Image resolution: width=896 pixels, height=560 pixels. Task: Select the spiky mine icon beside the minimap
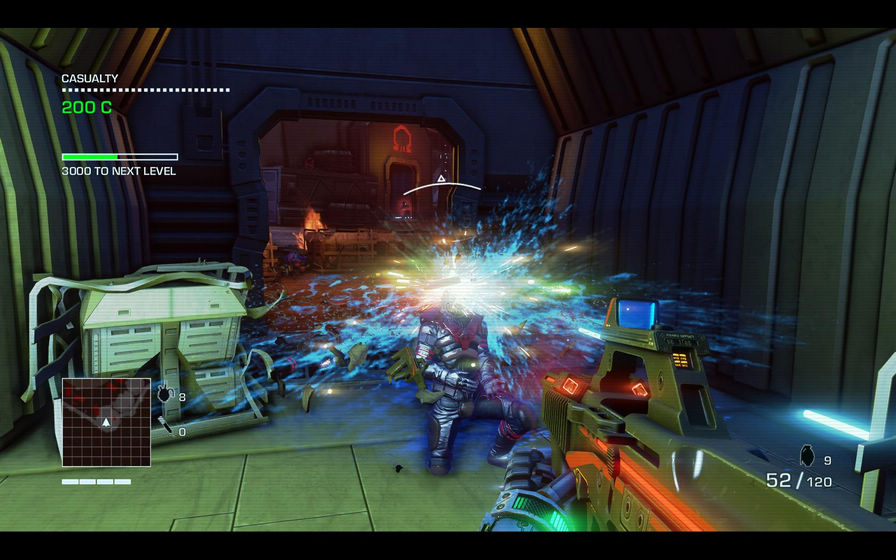(x=164, y=395)
